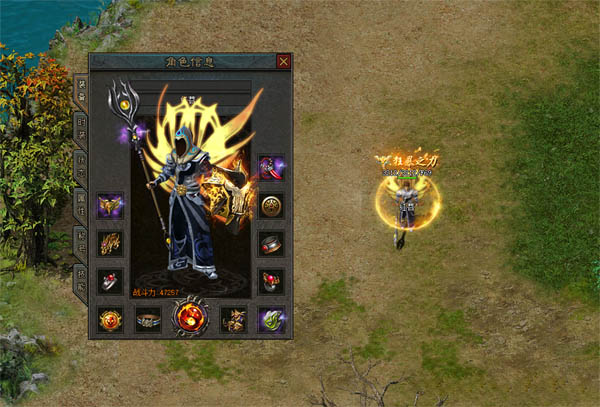This screenshot has height=407, width=600.
Task: Choose the dark bracelet with red gem
Action: pos(271,244)
